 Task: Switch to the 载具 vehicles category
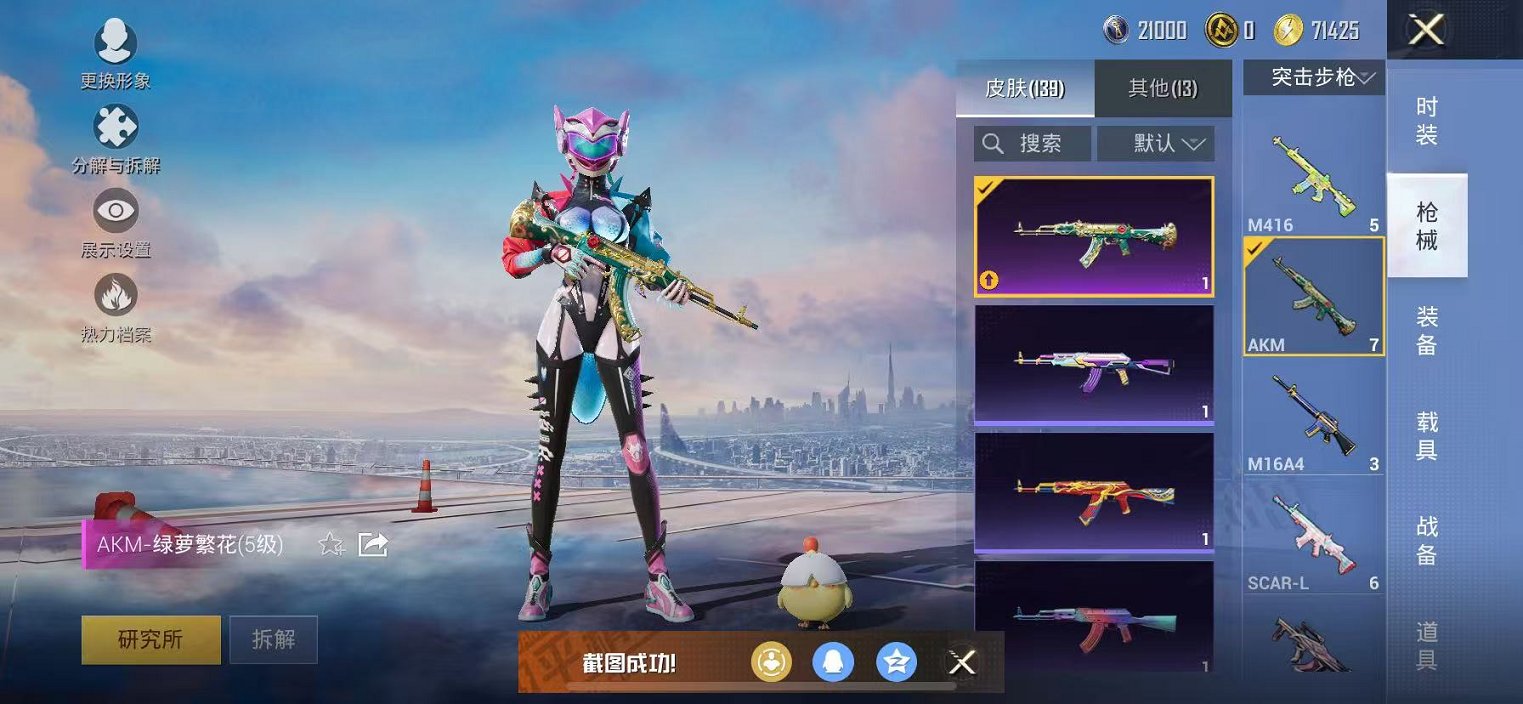coord(1427,435)
